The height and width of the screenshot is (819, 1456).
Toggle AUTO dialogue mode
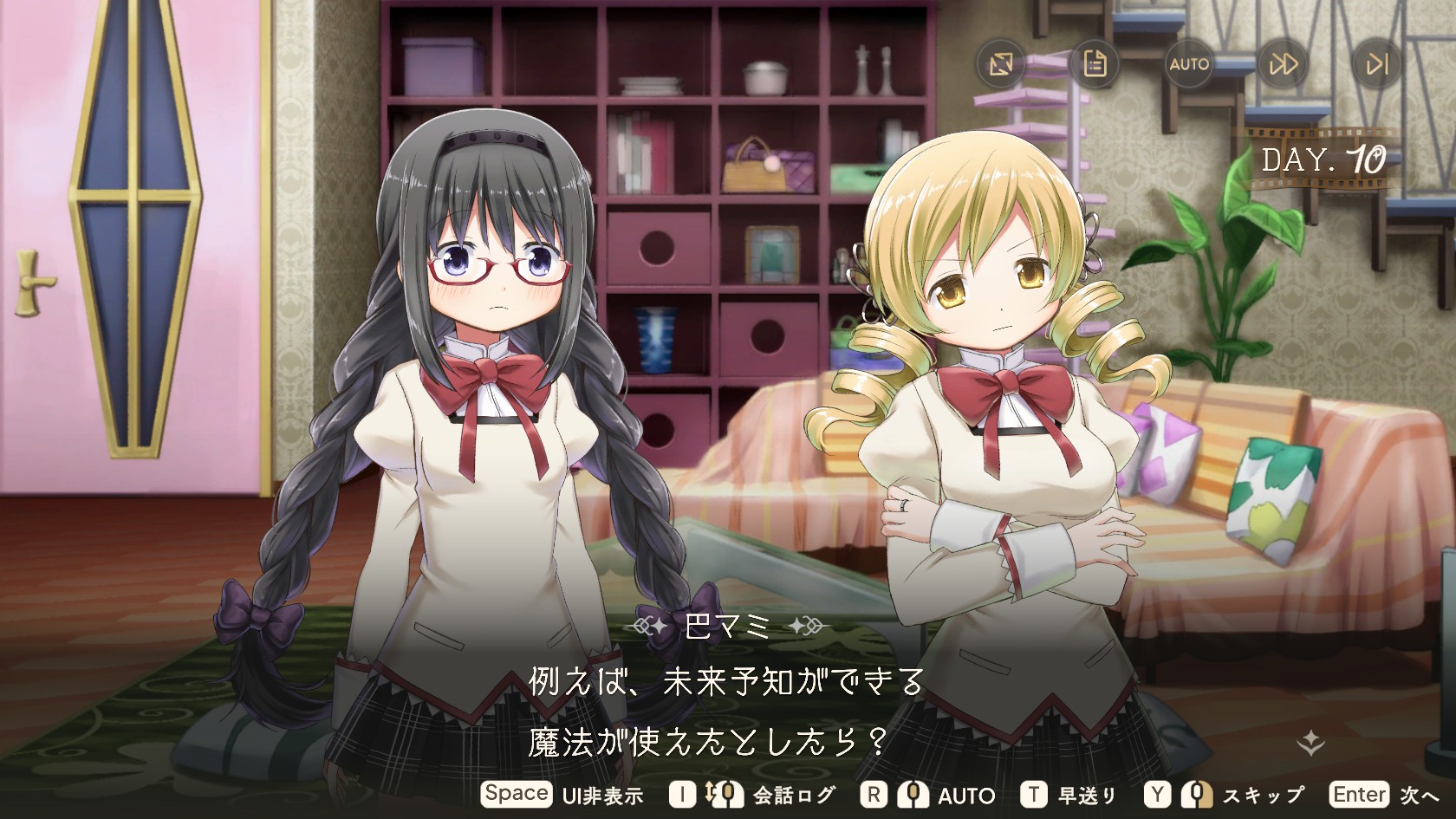tap(1189, 64)
